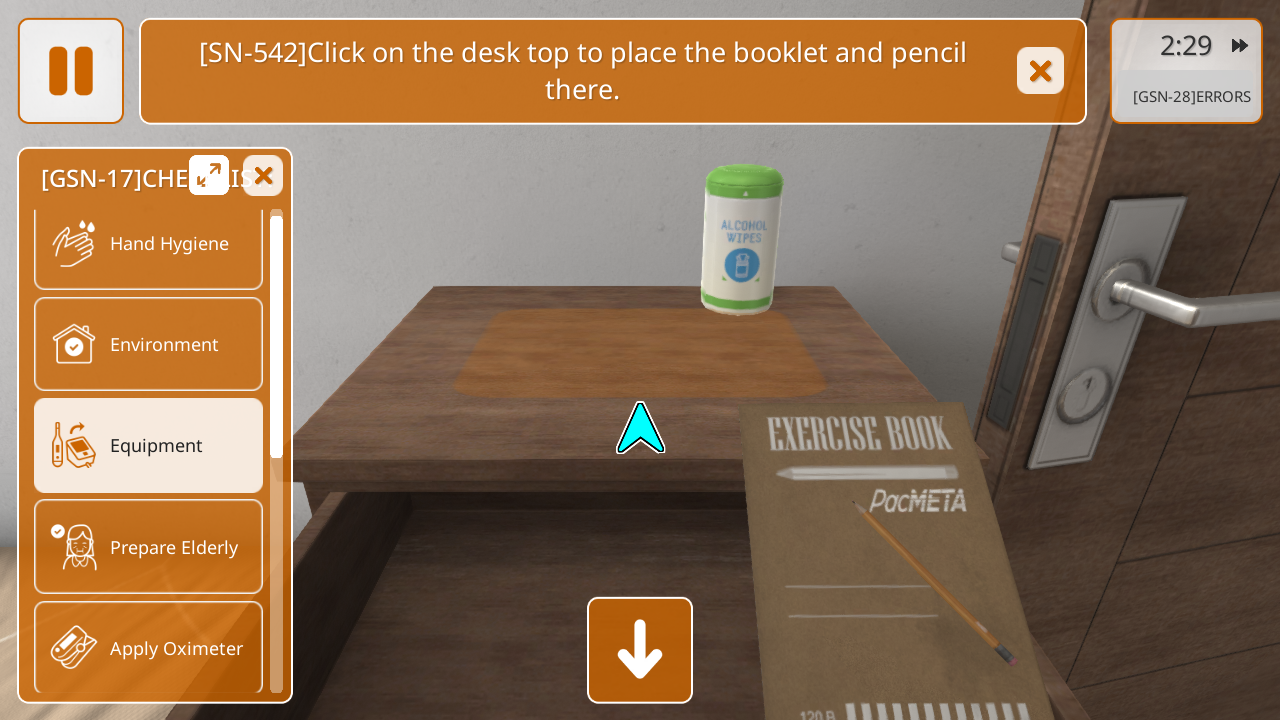Open the Errors panel
Screen dimensions: 1280x720
coord(1191,97)
